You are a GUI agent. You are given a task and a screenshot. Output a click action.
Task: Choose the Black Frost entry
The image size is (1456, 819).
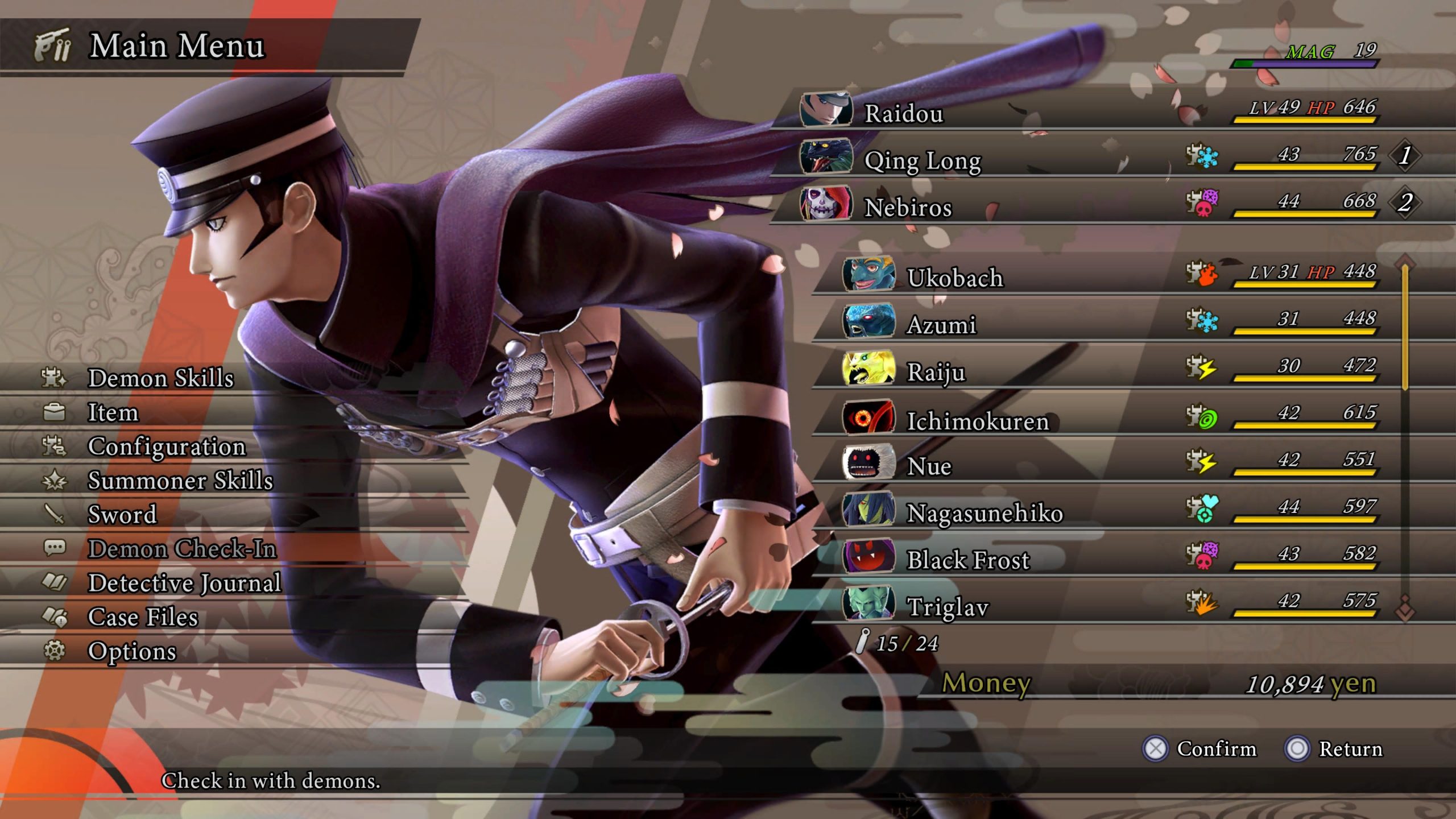(967, 560)
